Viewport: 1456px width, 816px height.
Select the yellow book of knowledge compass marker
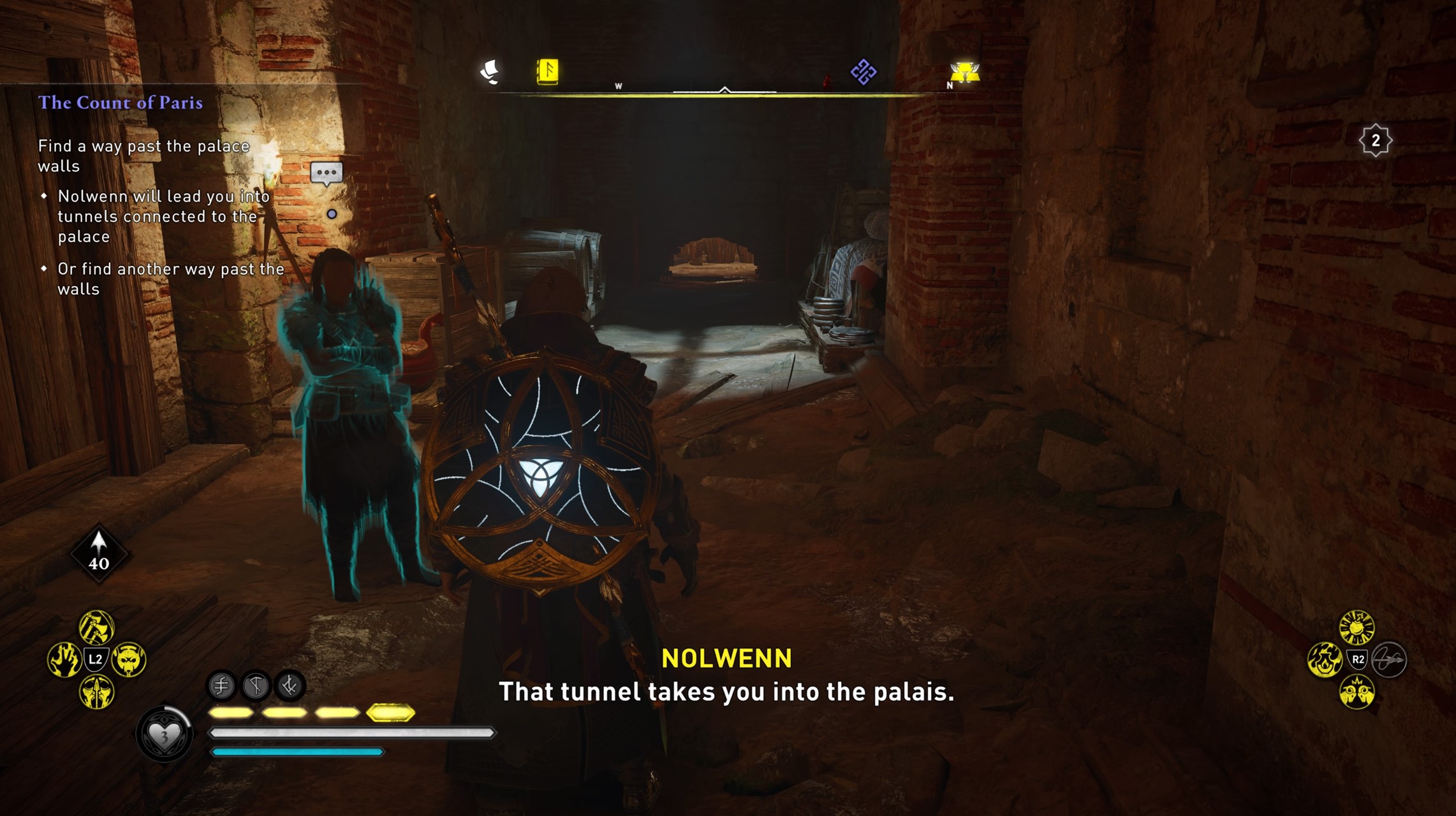coord(547,71)
